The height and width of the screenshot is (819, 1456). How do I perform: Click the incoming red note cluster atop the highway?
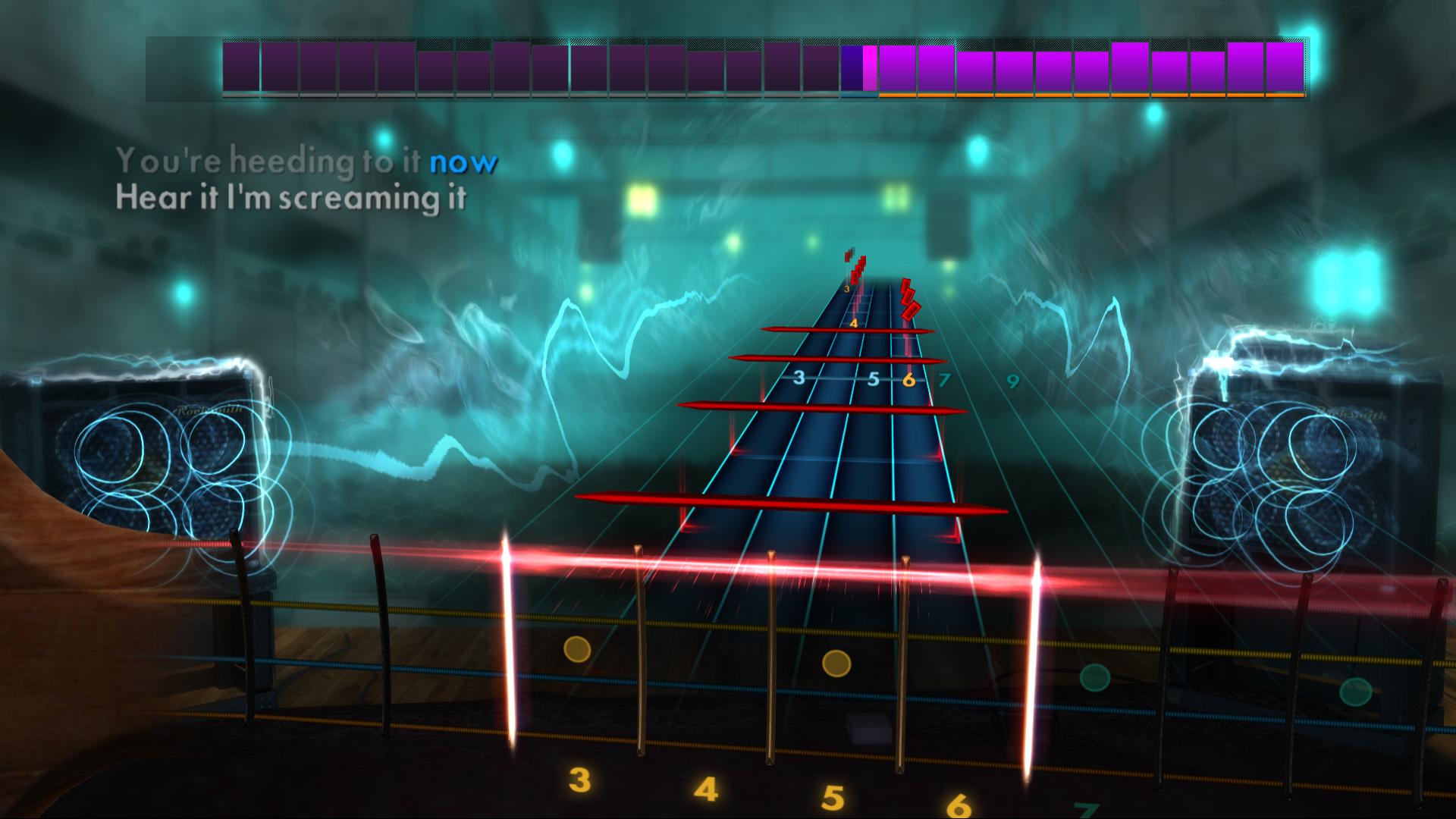click(855, 265)
